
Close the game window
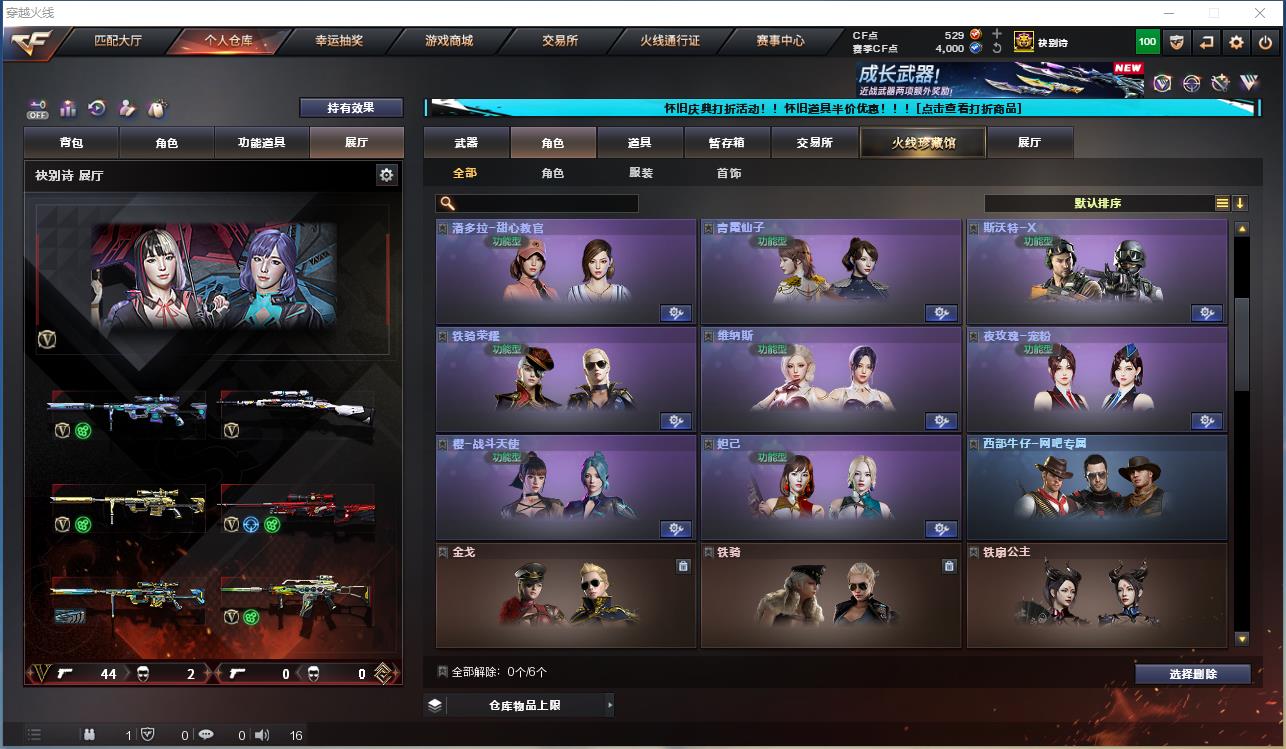pos(1260,13)
